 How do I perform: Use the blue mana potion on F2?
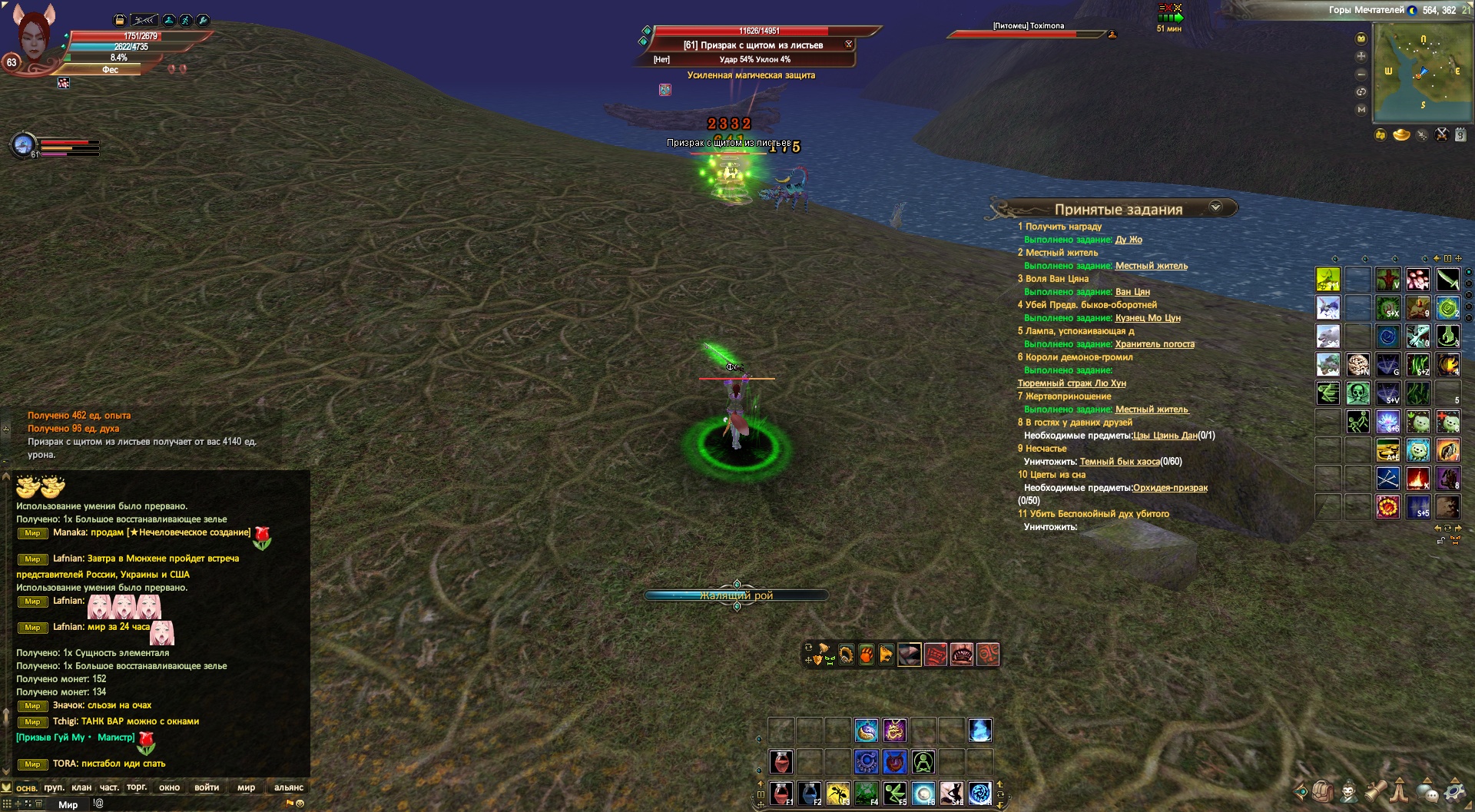[810, 793]
